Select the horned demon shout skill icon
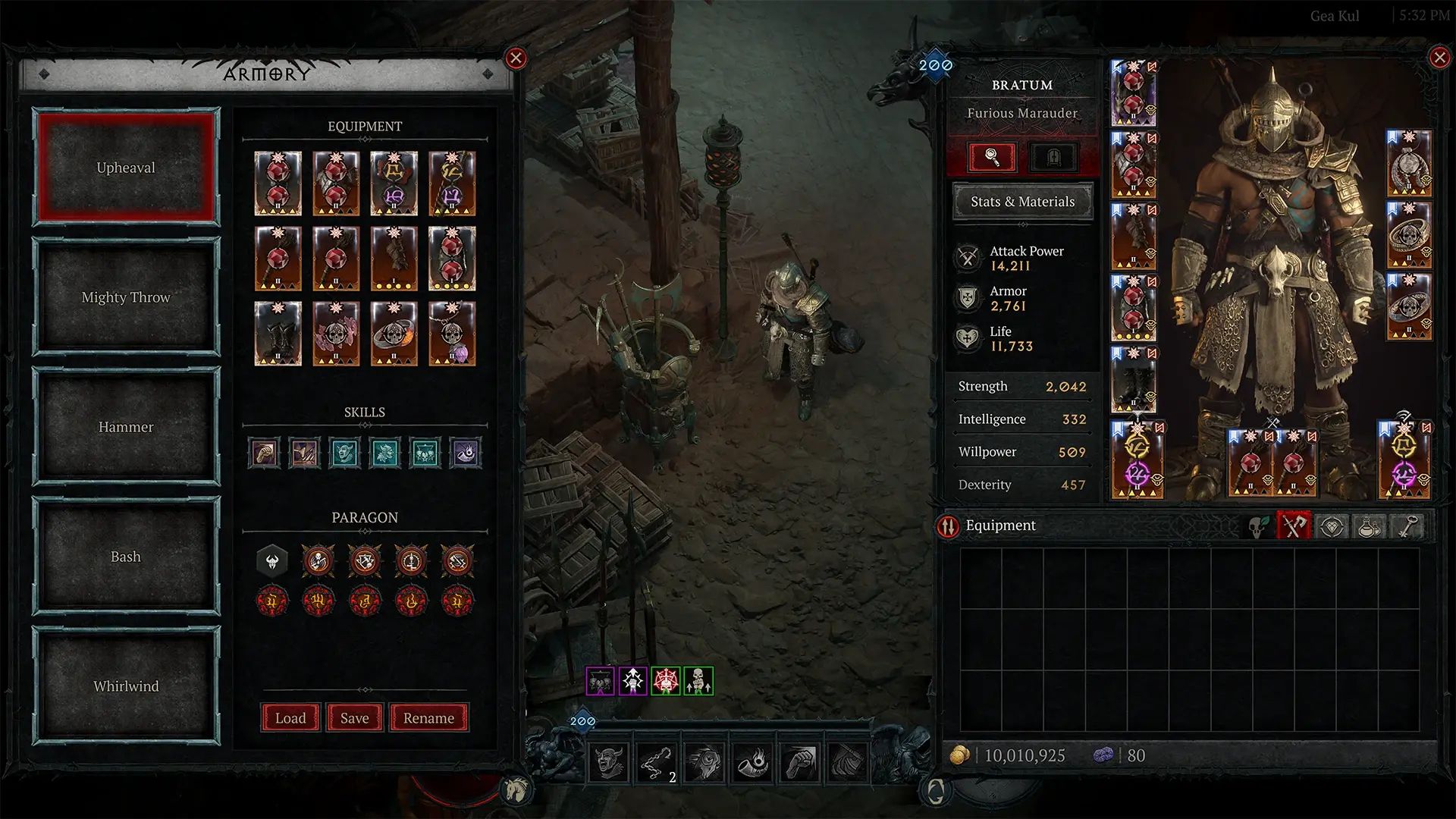This screenshot has width=1456, height=819. click(610, 761)
